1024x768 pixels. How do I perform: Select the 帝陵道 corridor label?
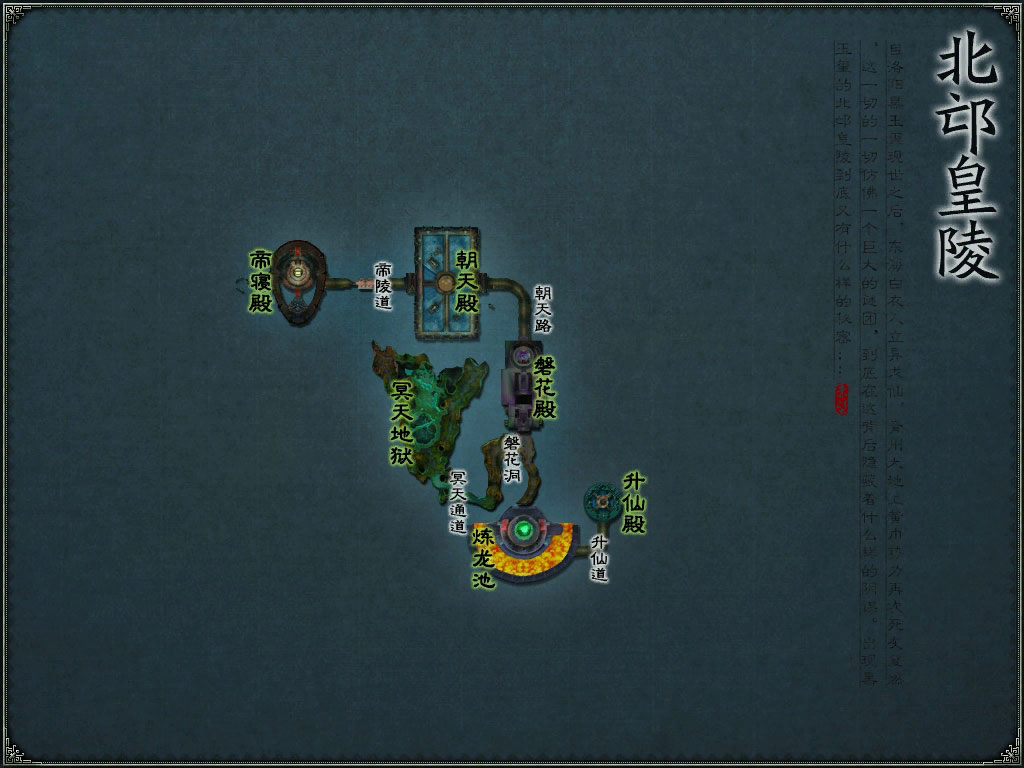[383, 286]
